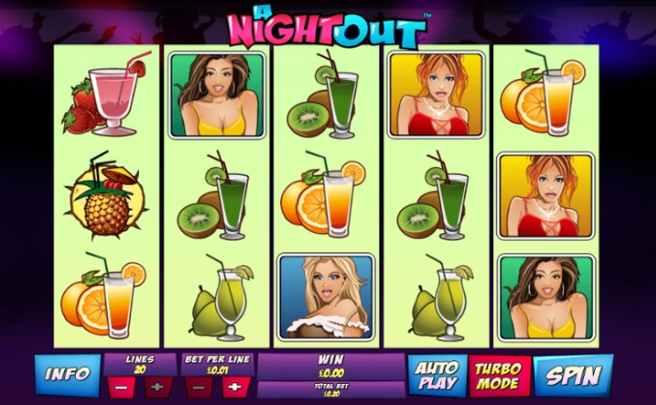Decrease the number of lines
This screenshot has height=405, width=656.
(119, 386)
